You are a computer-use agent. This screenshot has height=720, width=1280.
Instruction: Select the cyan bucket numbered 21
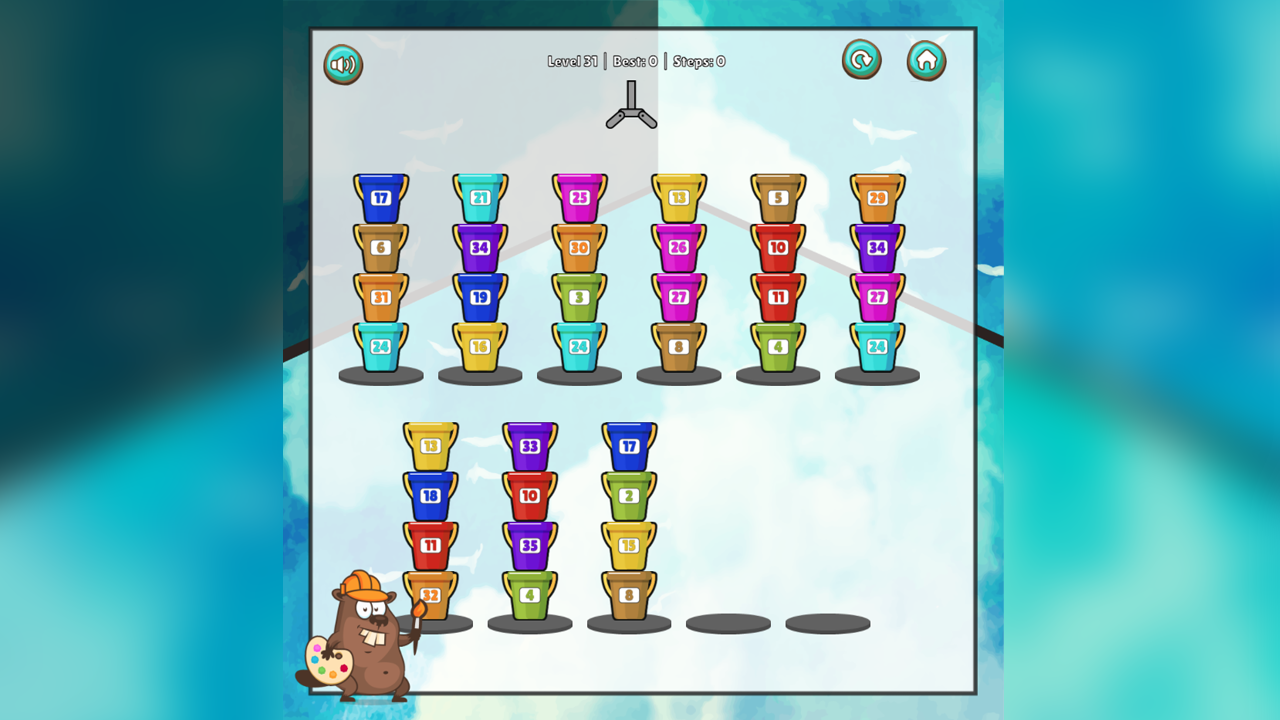click(480, 196)
